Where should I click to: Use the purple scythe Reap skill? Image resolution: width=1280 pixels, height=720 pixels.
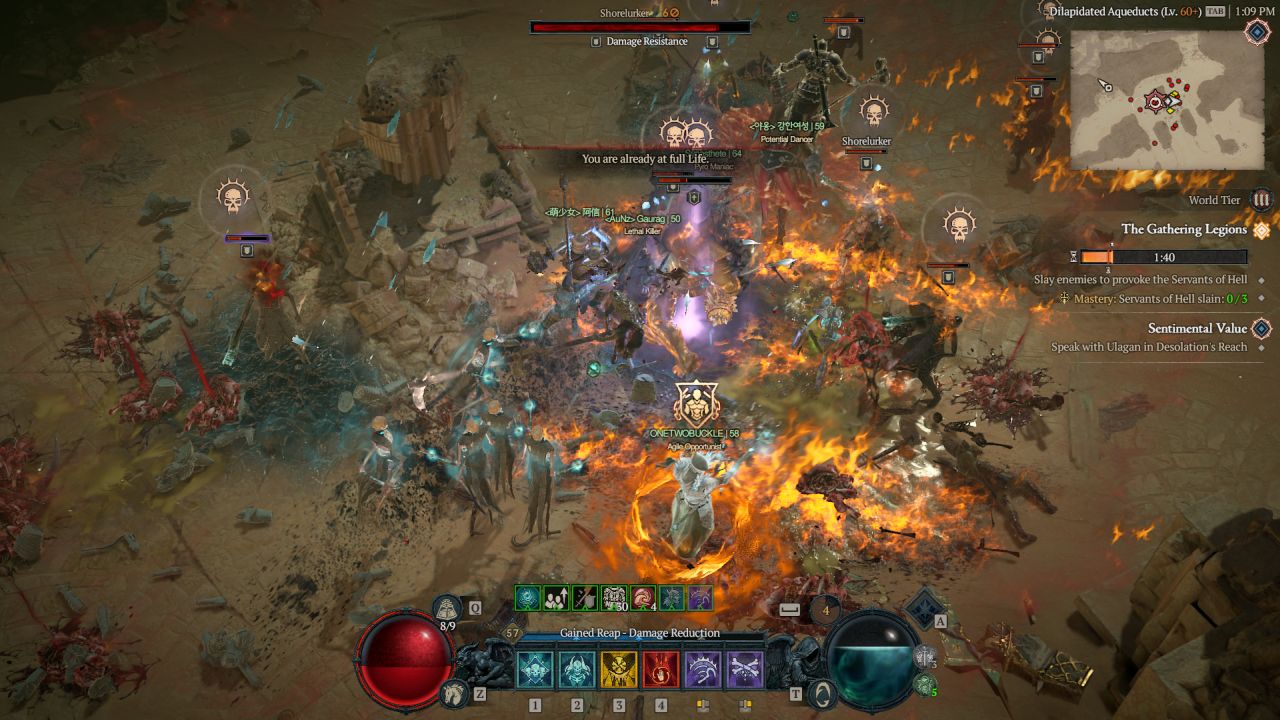coord(702,669)
